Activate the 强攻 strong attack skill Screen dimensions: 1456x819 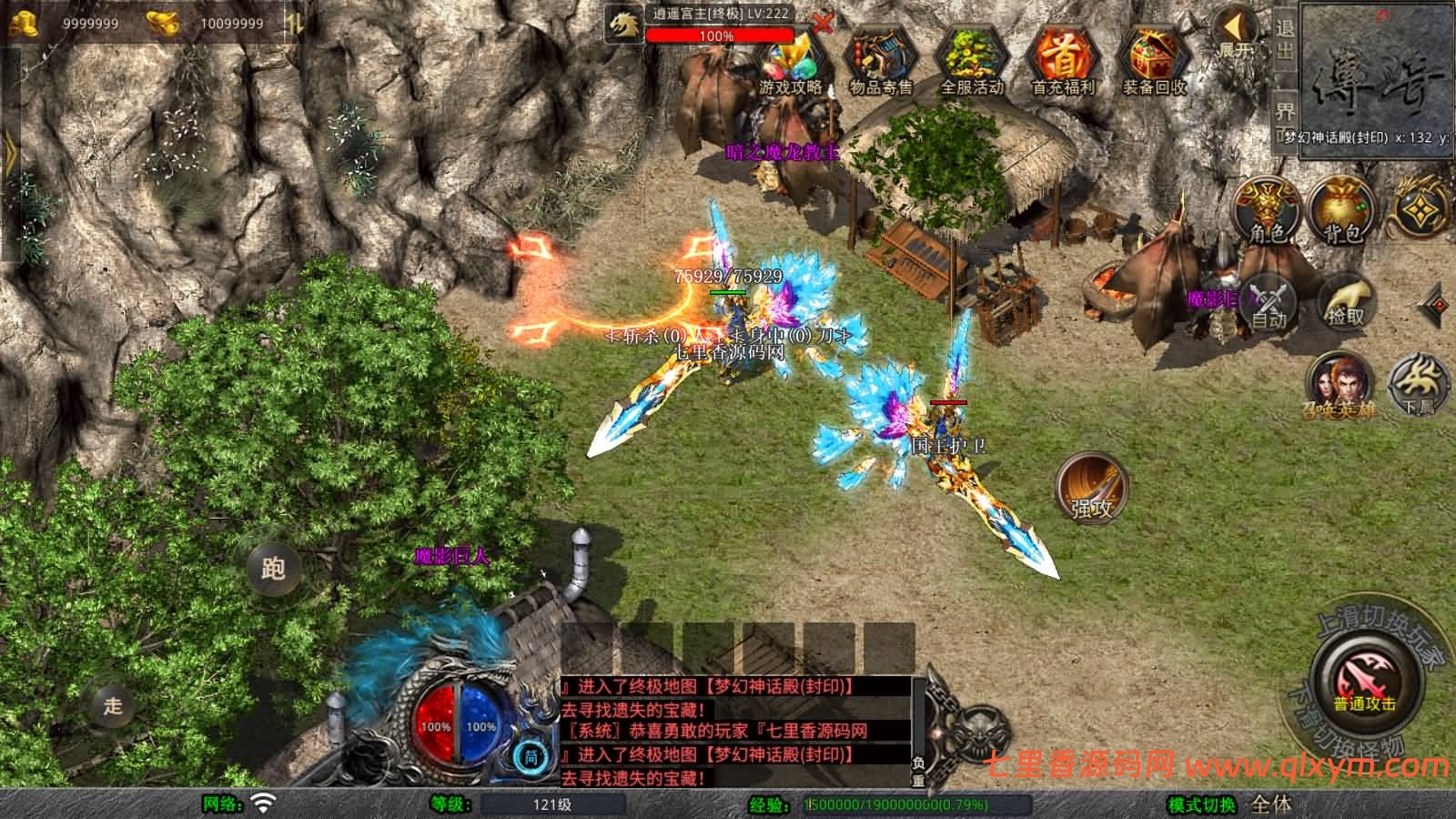(x=1091, y=489)
